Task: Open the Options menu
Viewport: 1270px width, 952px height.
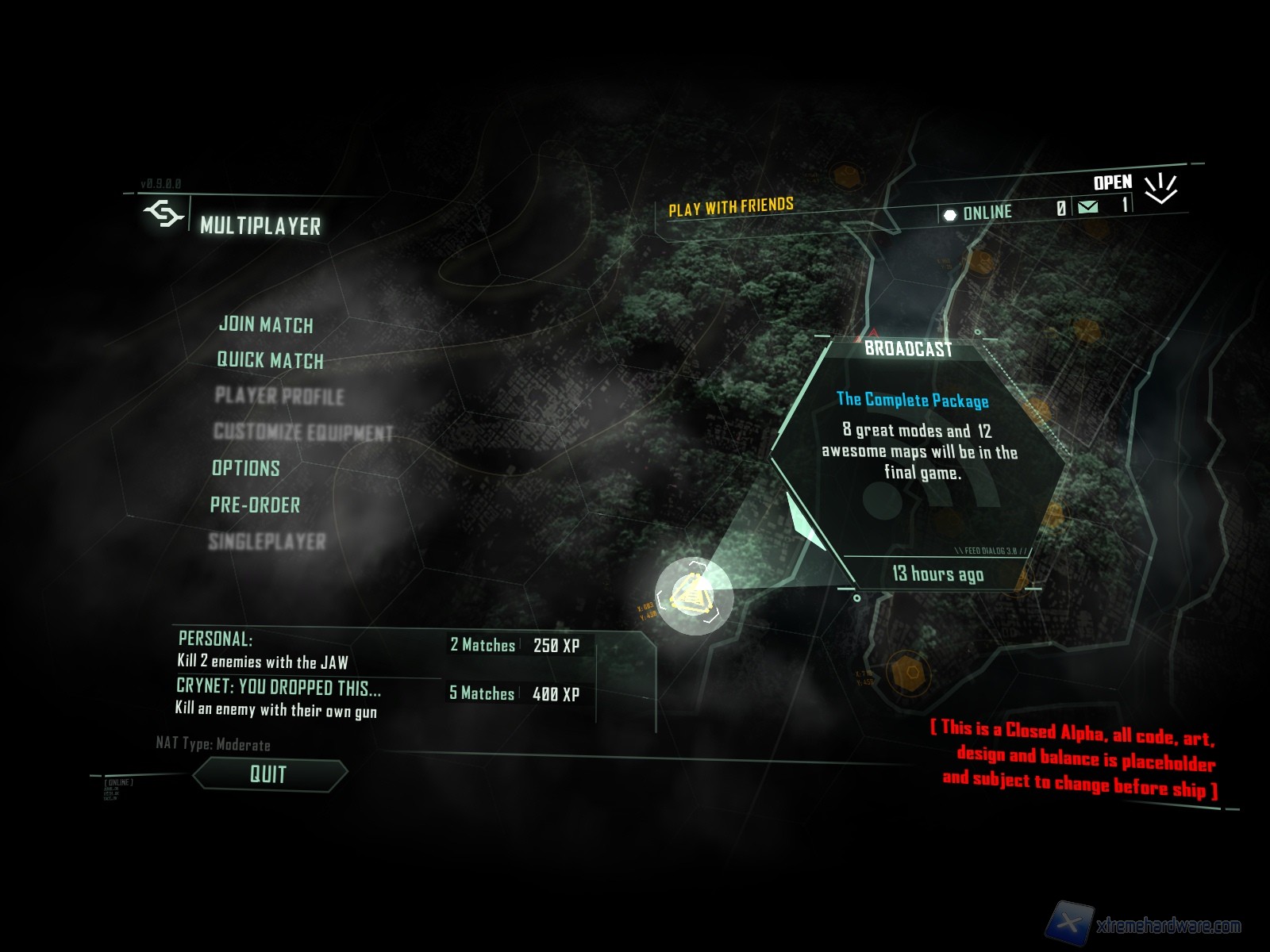Action: point(246,468)
